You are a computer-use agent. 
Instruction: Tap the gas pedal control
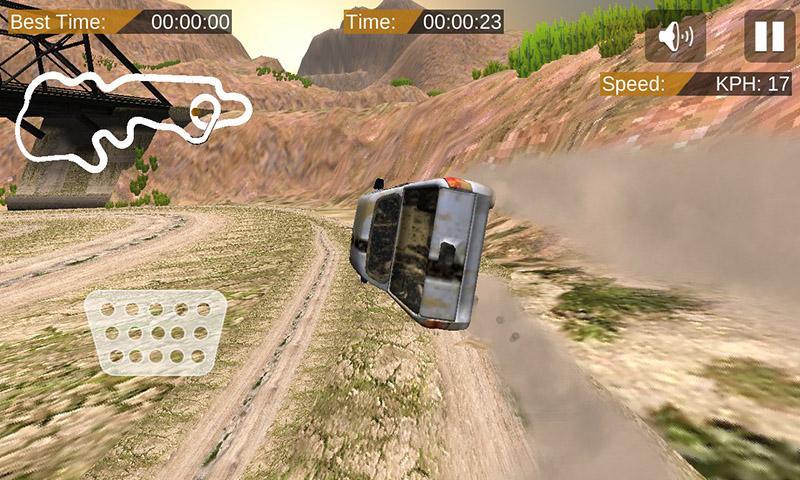click(154, 331)
